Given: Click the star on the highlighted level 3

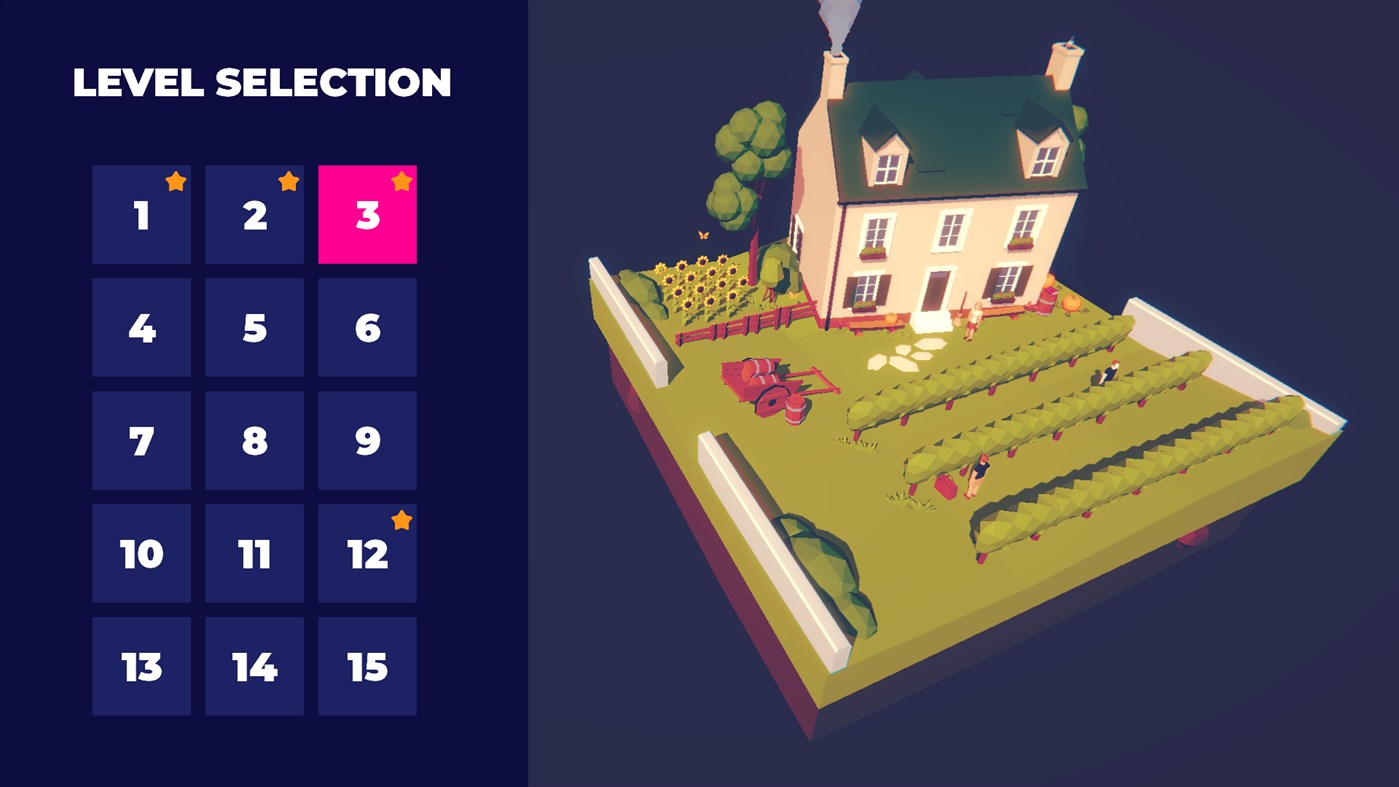Looking at the screenshot, I should tap(402, 181).
